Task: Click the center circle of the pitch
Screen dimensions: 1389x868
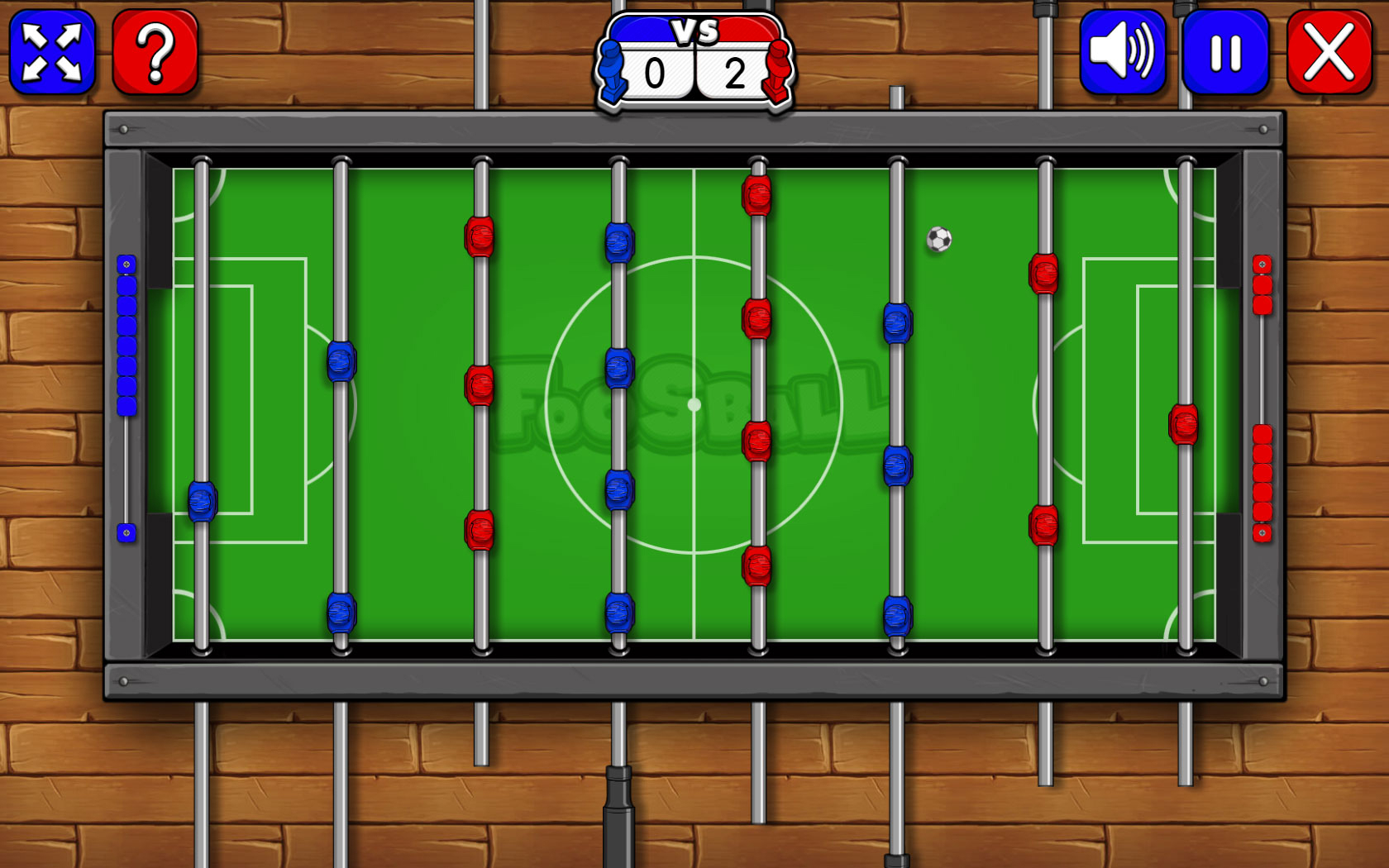Action: tap(694, 403)
